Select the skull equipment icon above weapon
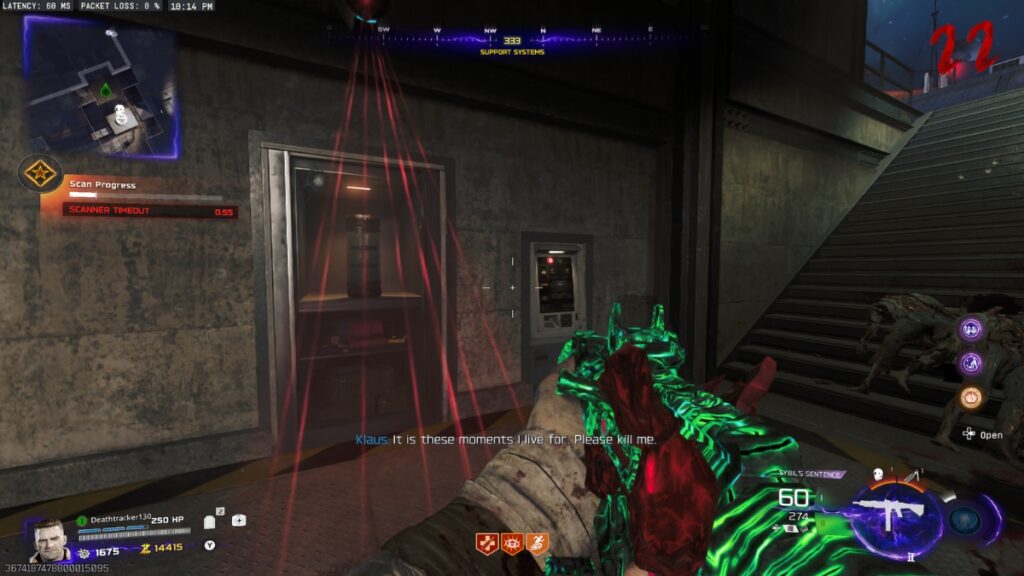1024x576 pixels. point(877,476)
